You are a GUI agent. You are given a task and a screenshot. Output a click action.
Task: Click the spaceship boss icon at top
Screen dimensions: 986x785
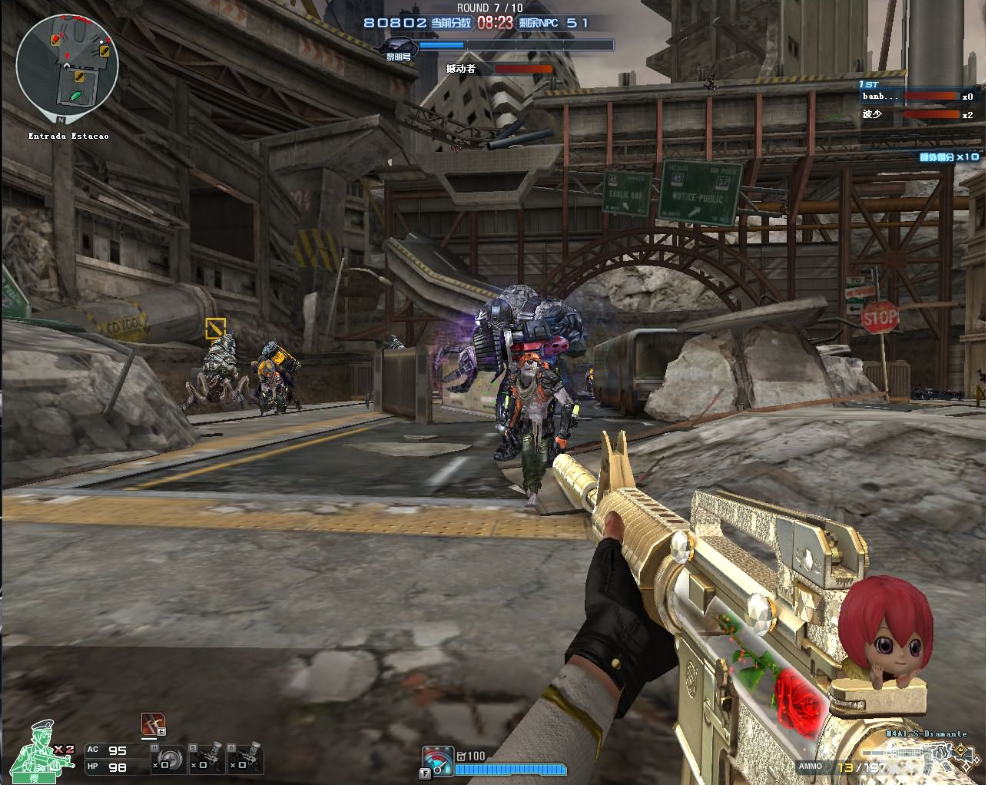(x=399, y=46)
